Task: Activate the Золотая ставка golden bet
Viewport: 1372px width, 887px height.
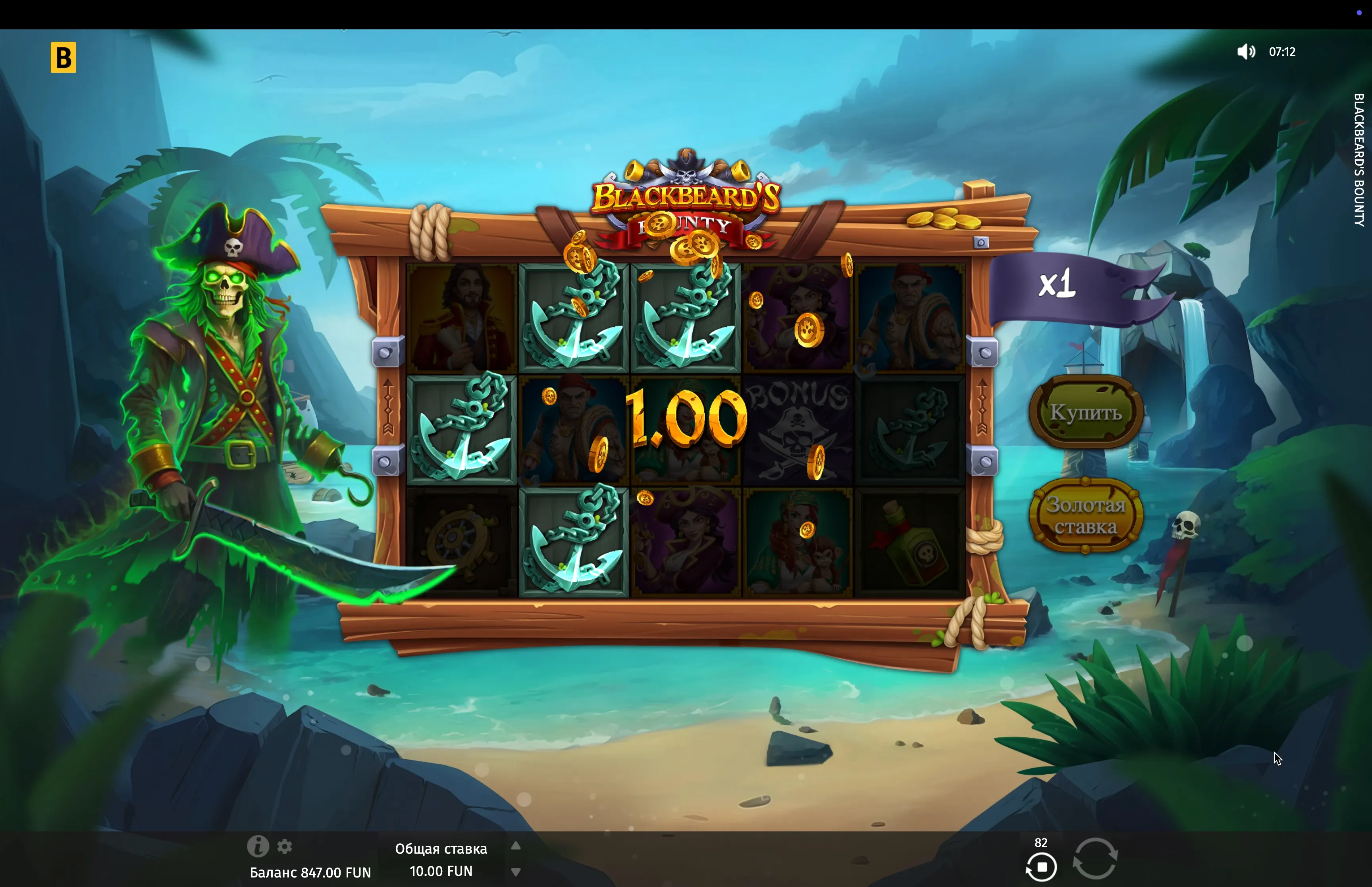Action: (x=1085, y=515)
